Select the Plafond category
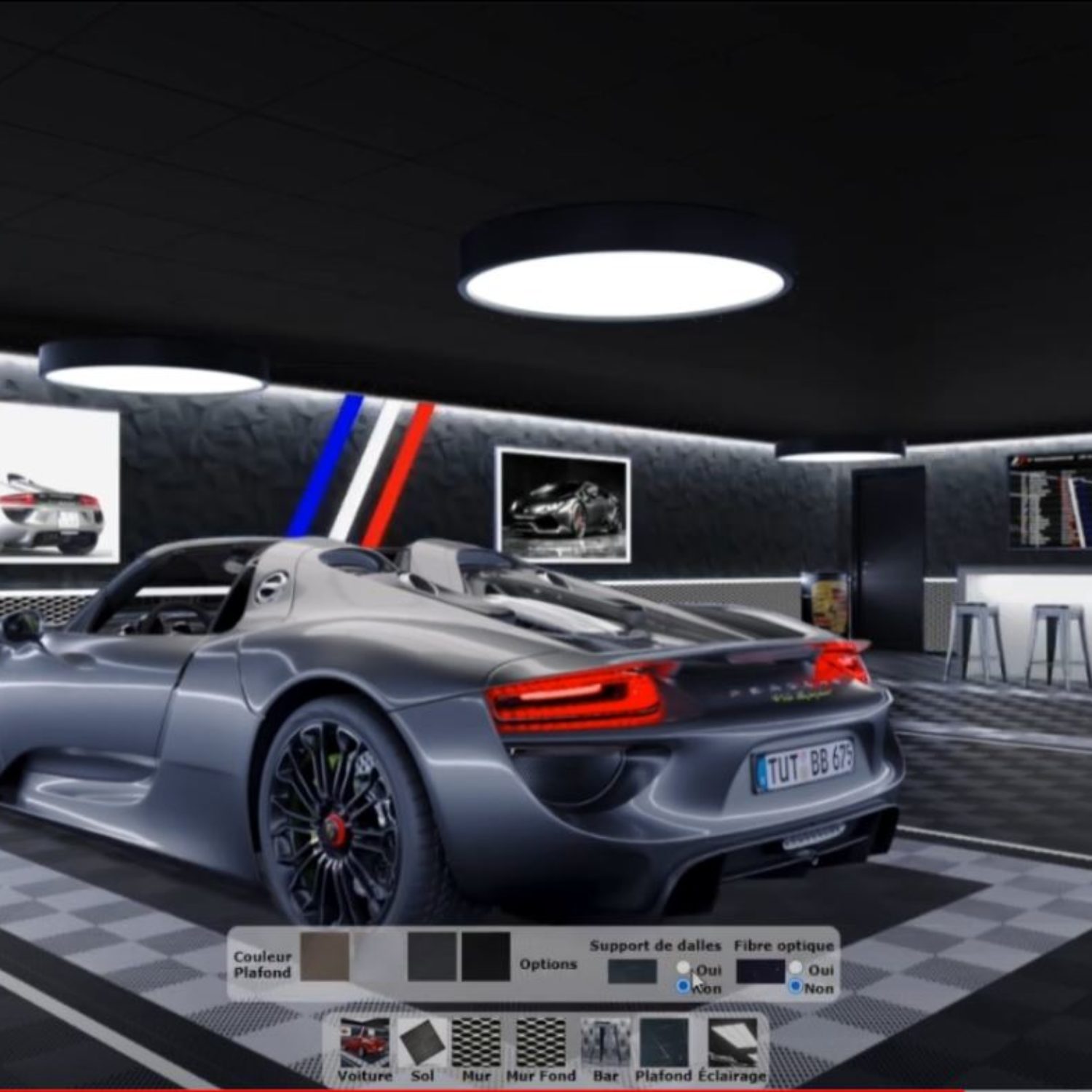Screen dimensions: 1092x1092 (663, 1045)
